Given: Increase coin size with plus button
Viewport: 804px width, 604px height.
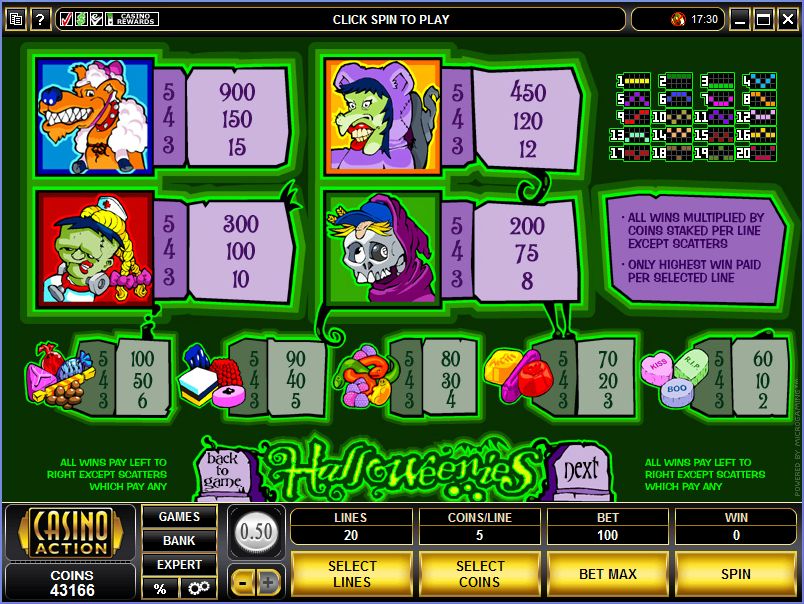Looking at the screenshot, I should 268,581.
